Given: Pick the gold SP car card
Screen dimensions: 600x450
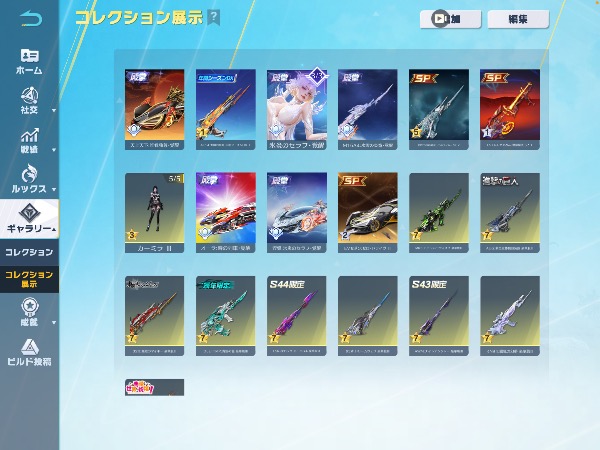Looking at the screenshot, I should click(x=367, y=210).
